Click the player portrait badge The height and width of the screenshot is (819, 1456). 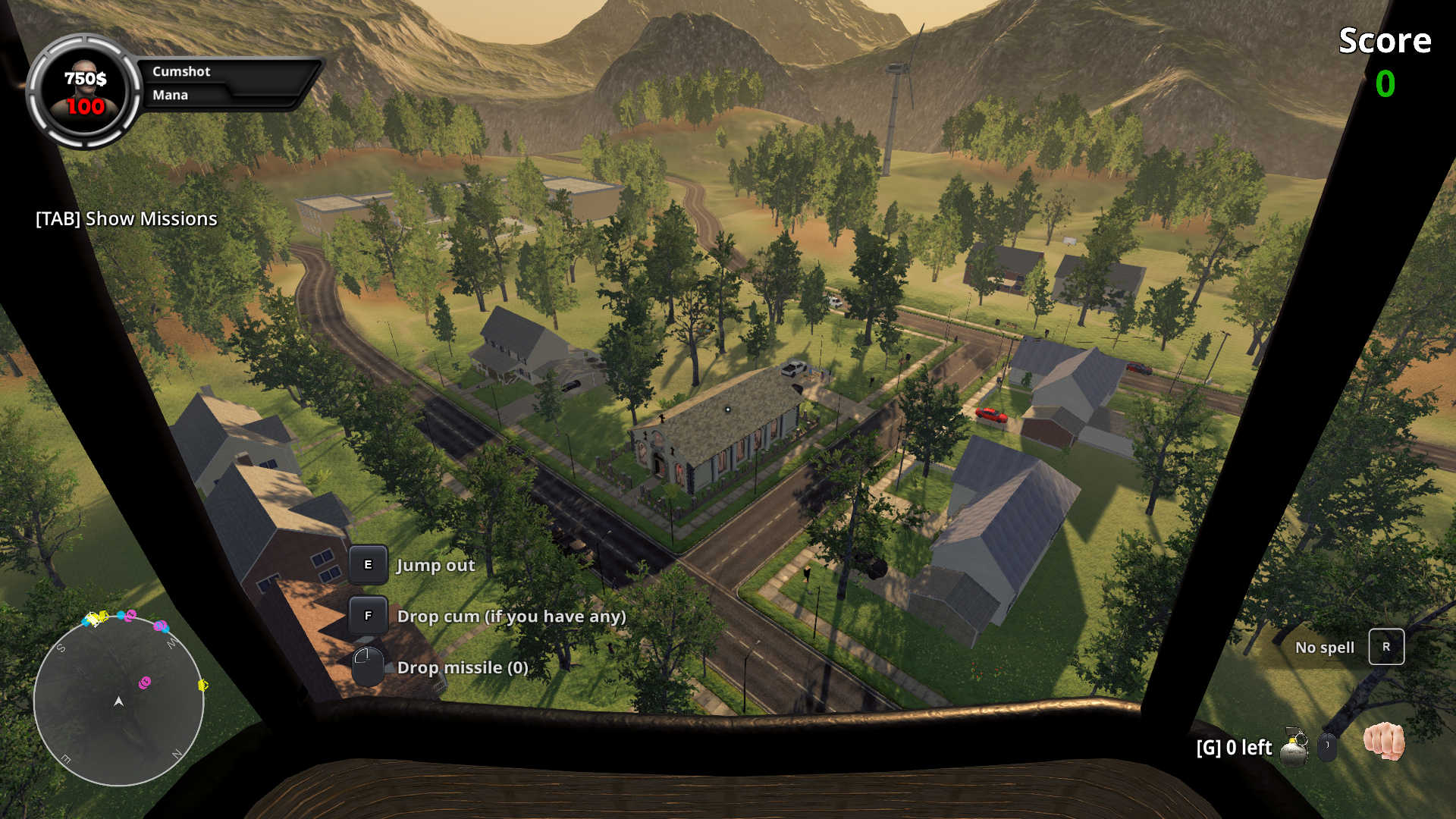[84, 92]
